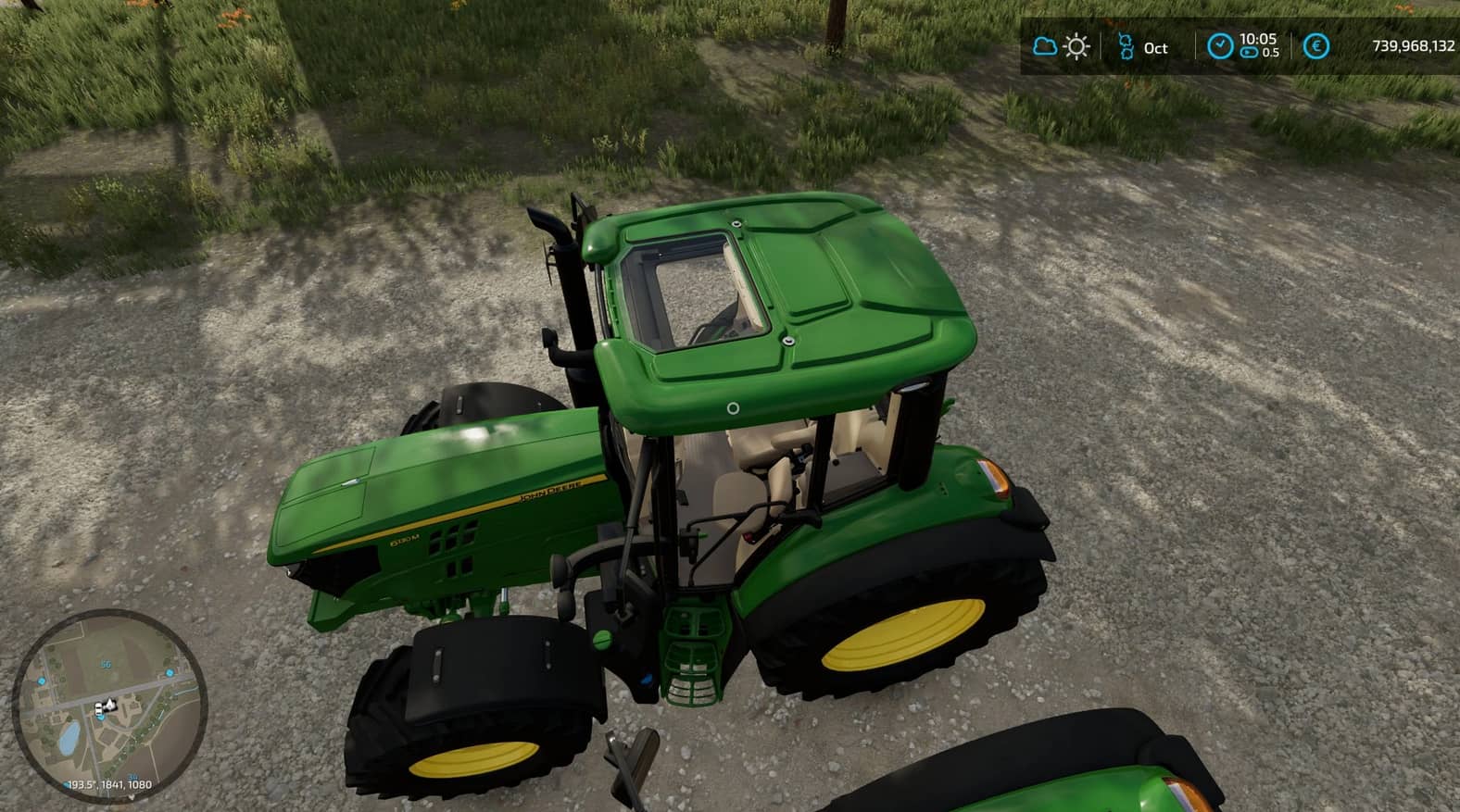Click the euro money icon
Viewport: 1460px width, 812px height.
[1315, 46]
